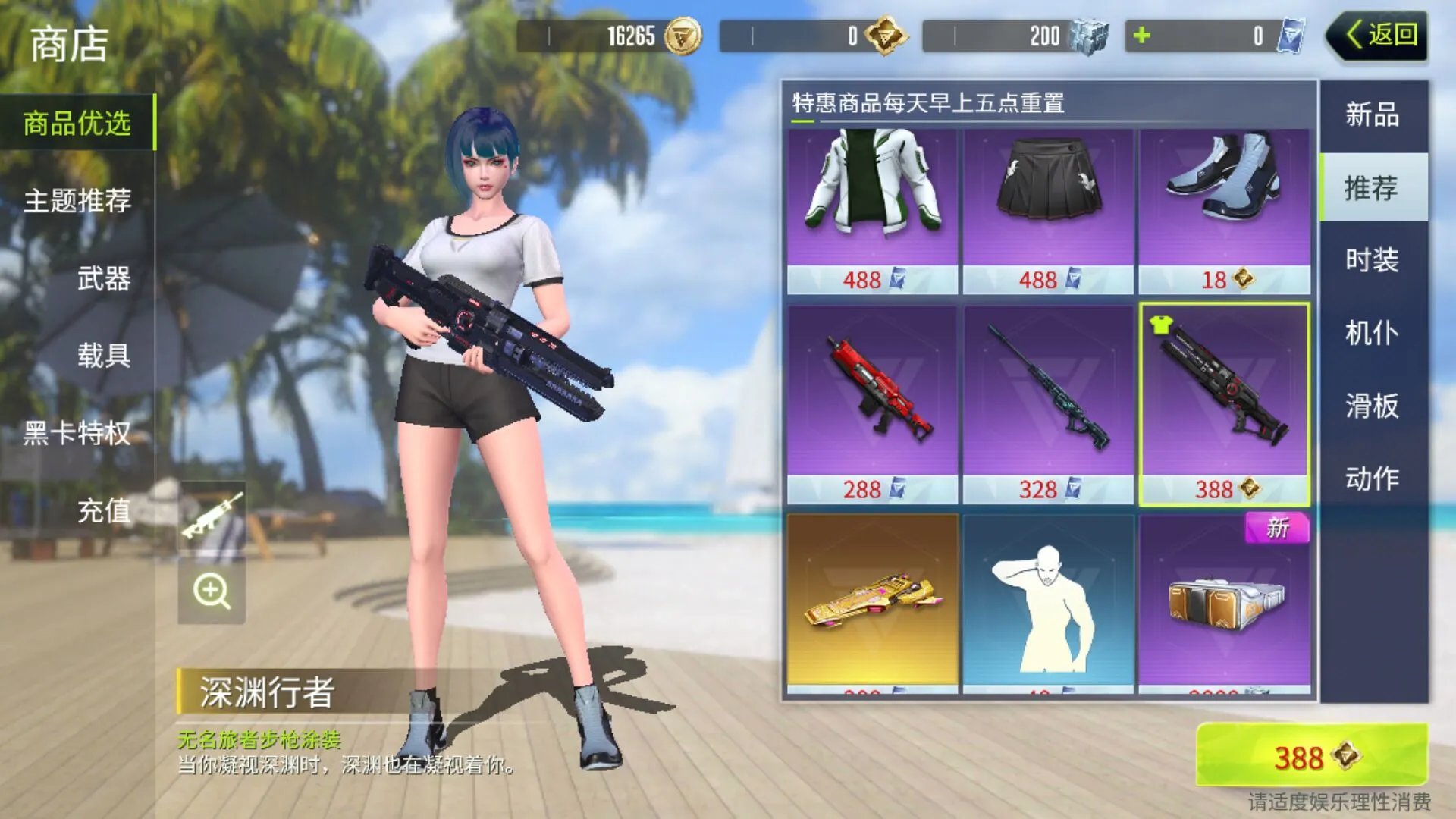Switch to the 机仆 tab

[x=1373, y=333]
